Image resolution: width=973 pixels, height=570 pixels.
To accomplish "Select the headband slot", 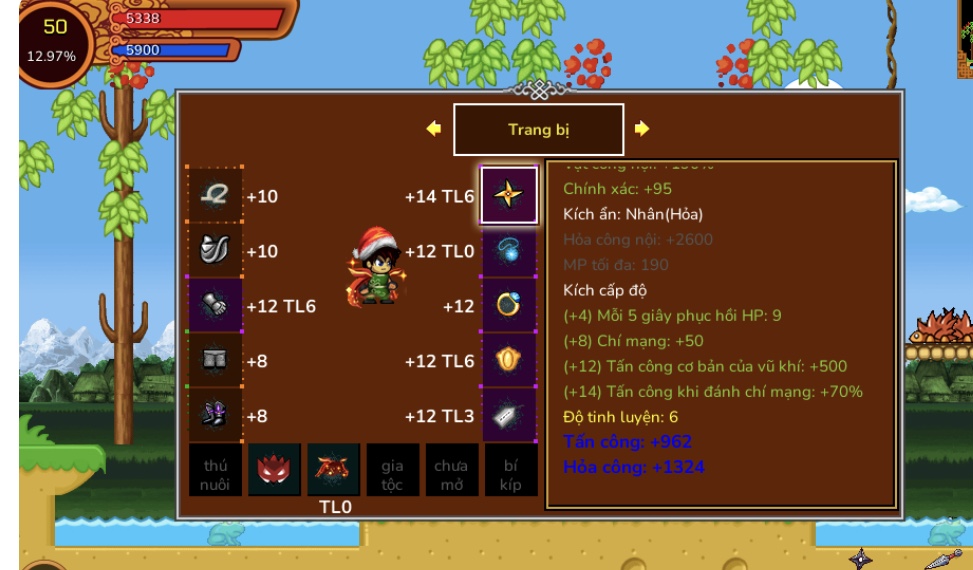I will pos(216,195).
